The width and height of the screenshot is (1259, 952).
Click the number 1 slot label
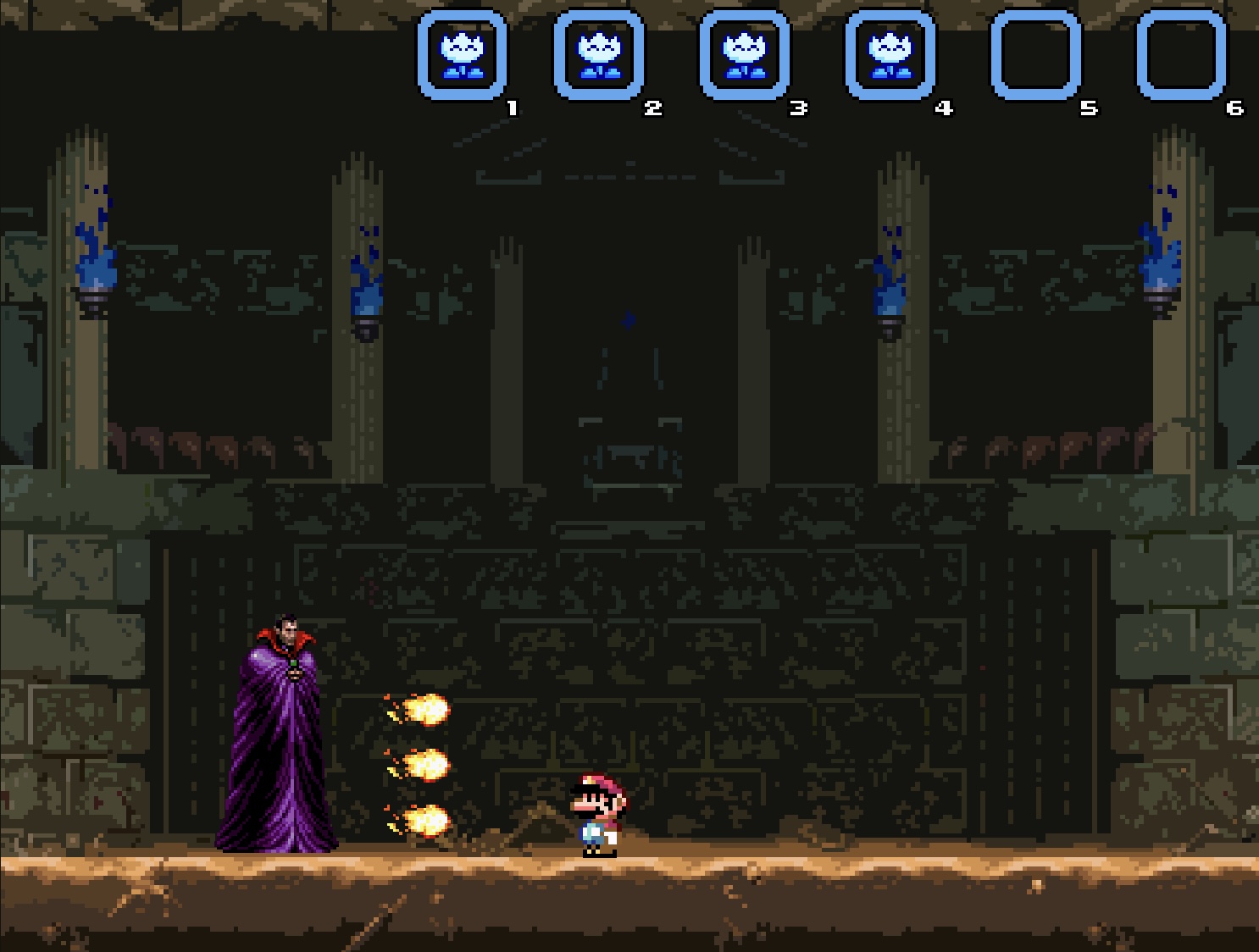(x=510, y=107)
